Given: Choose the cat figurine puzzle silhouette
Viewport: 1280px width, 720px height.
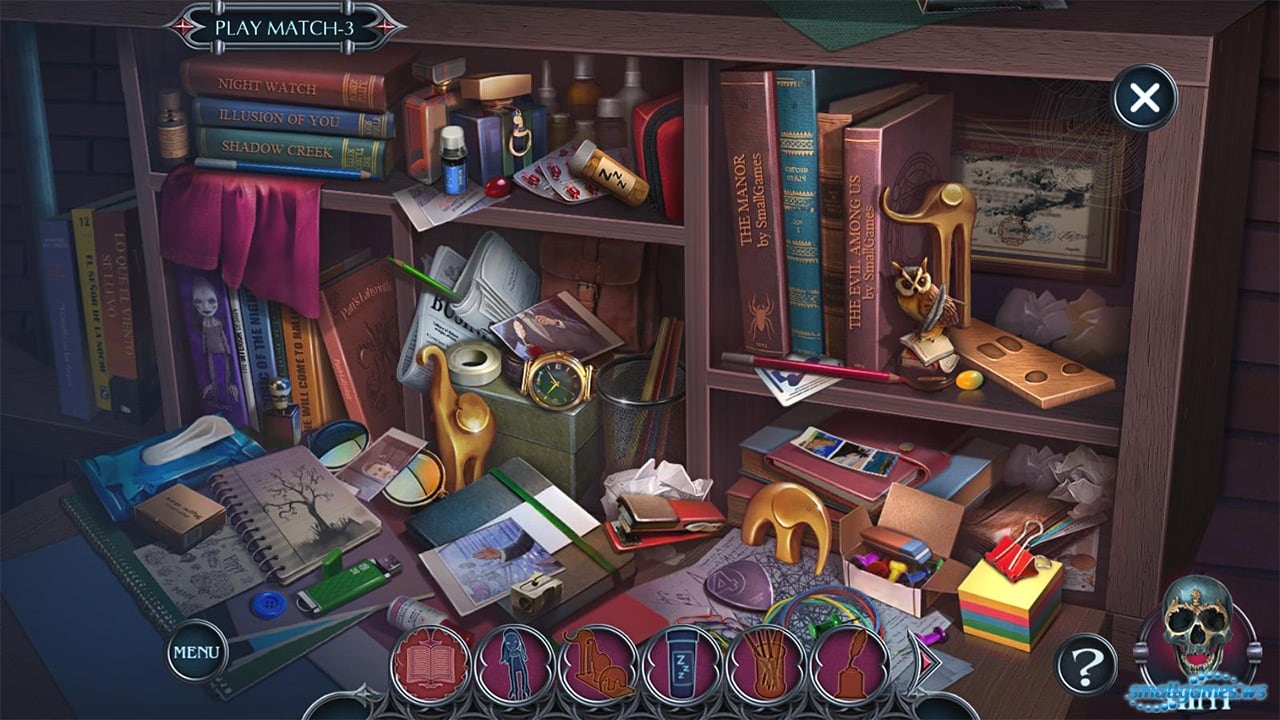Looking at the screenshot, I should click(x=598, y=662).
